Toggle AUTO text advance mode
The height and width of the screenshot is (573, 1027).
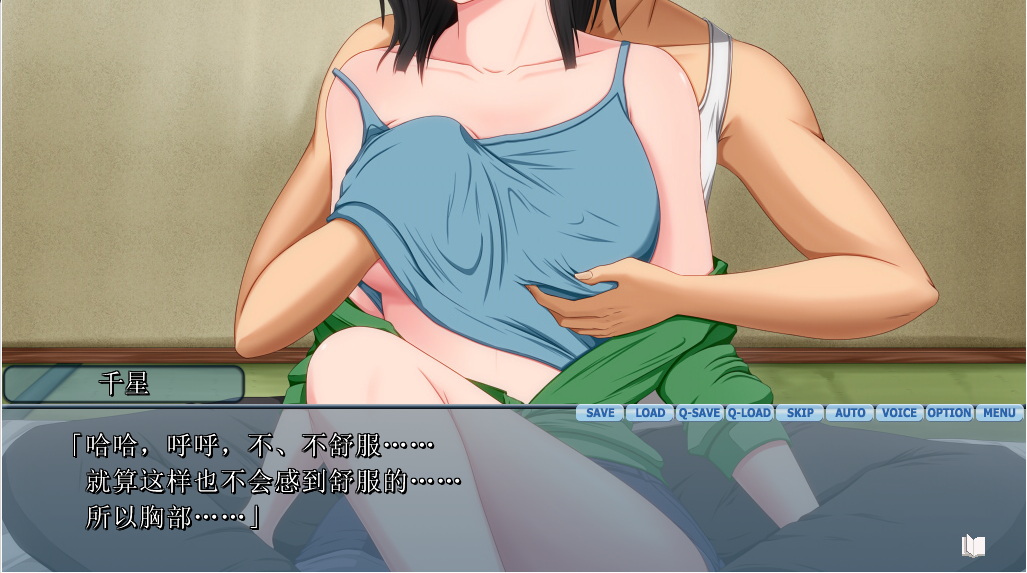[x=850, y=413]
